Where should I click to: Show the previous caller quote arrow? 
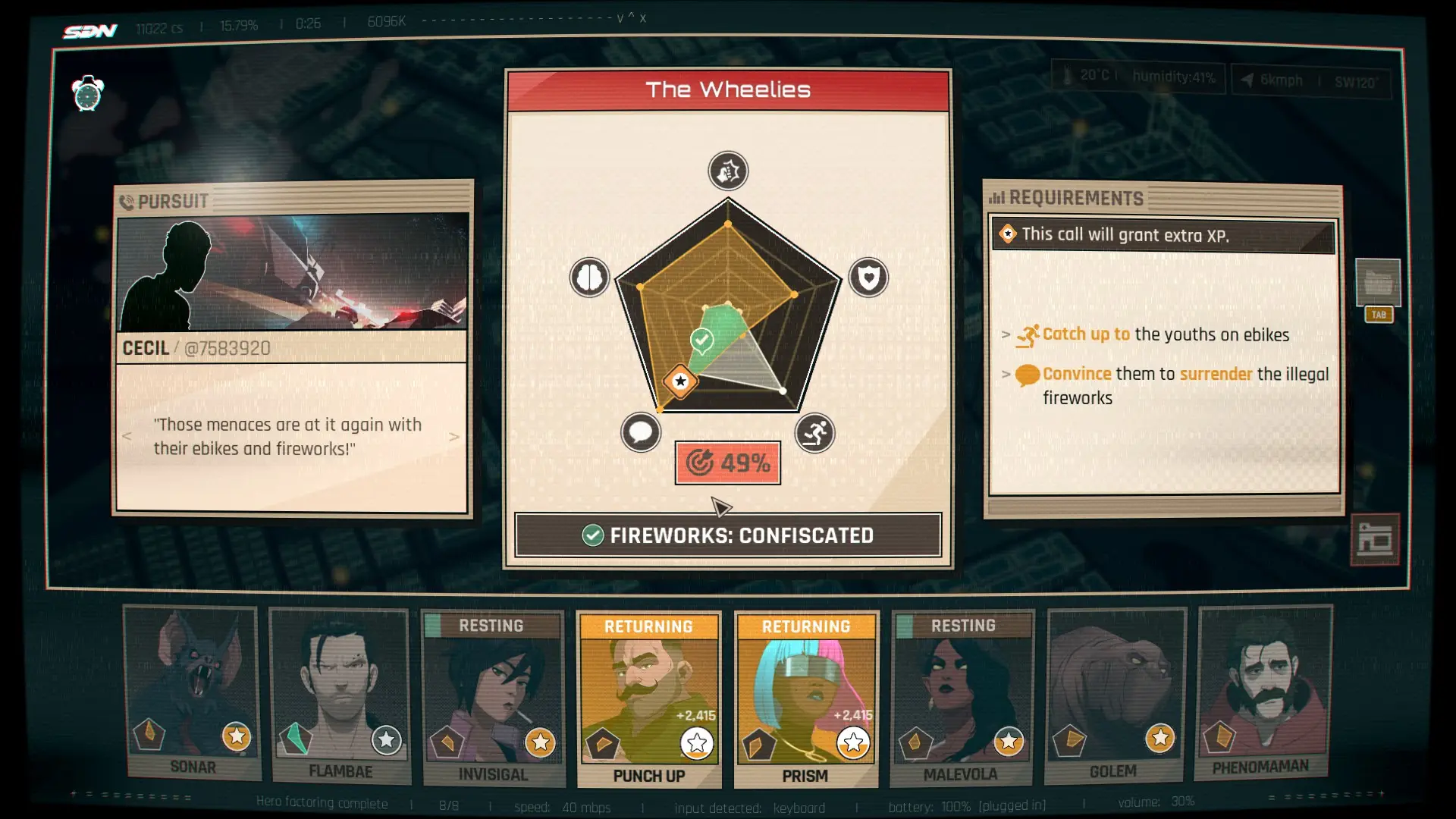coord(127,436)
